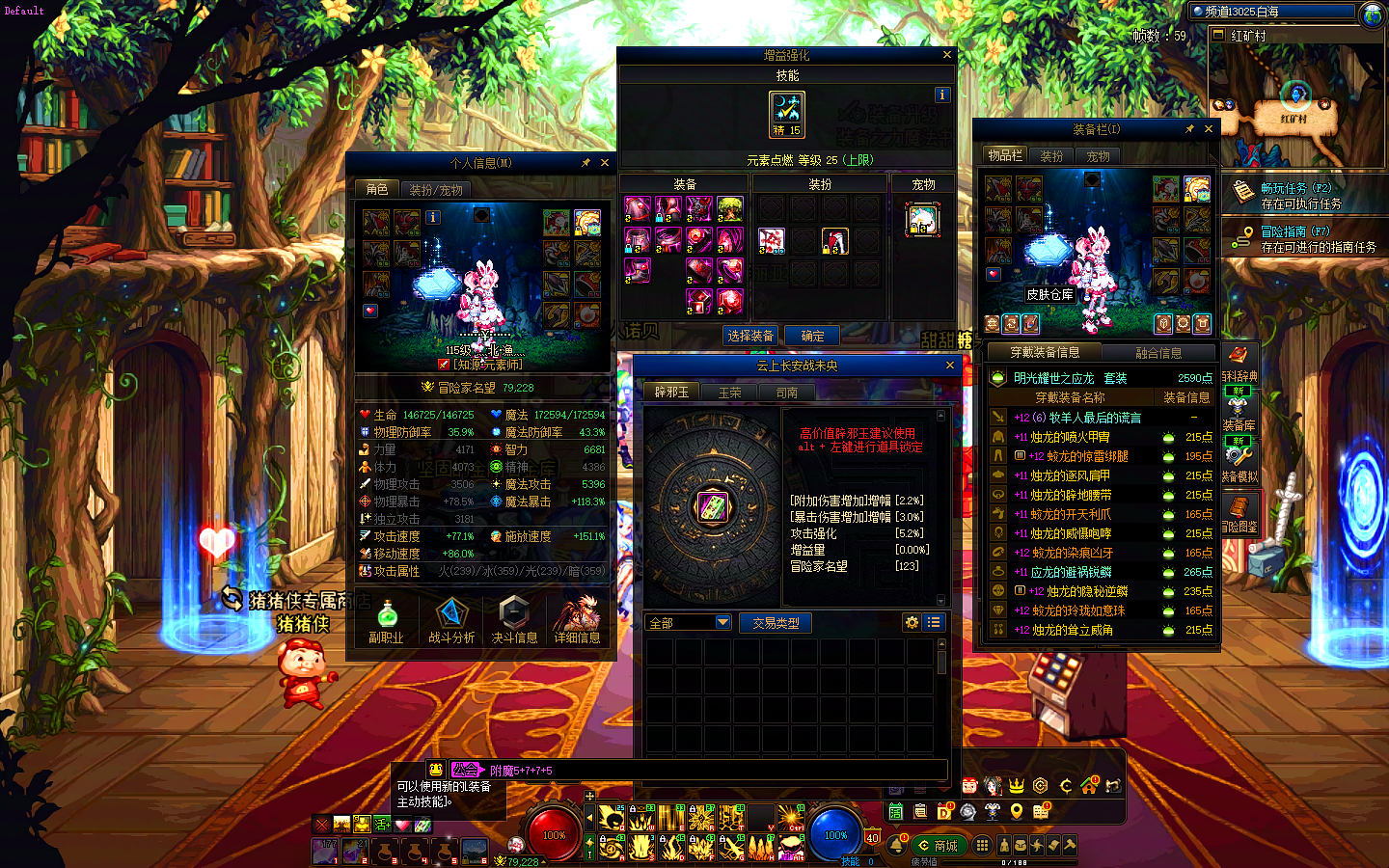Select the 宠物 tab in equipment window

point(1099,155)
